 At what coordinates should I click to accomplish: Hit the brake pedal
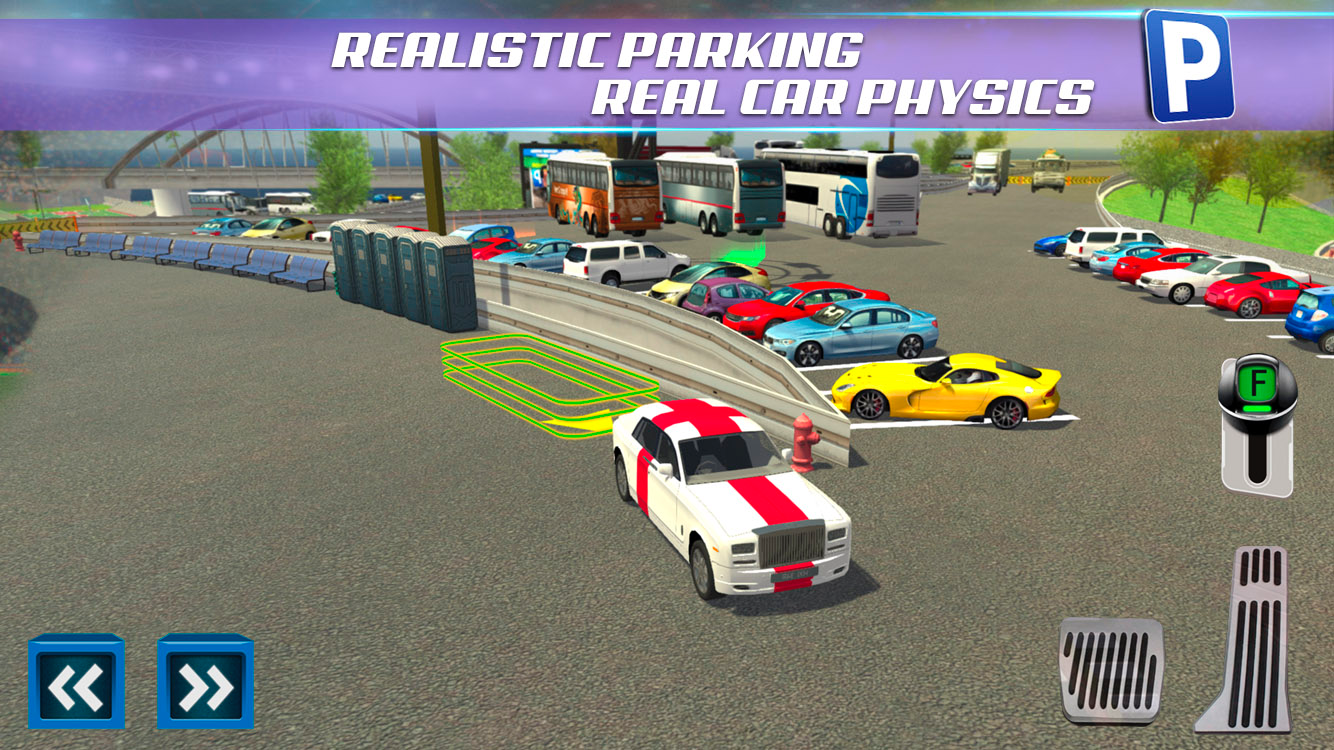click(x=1111, y=670)
